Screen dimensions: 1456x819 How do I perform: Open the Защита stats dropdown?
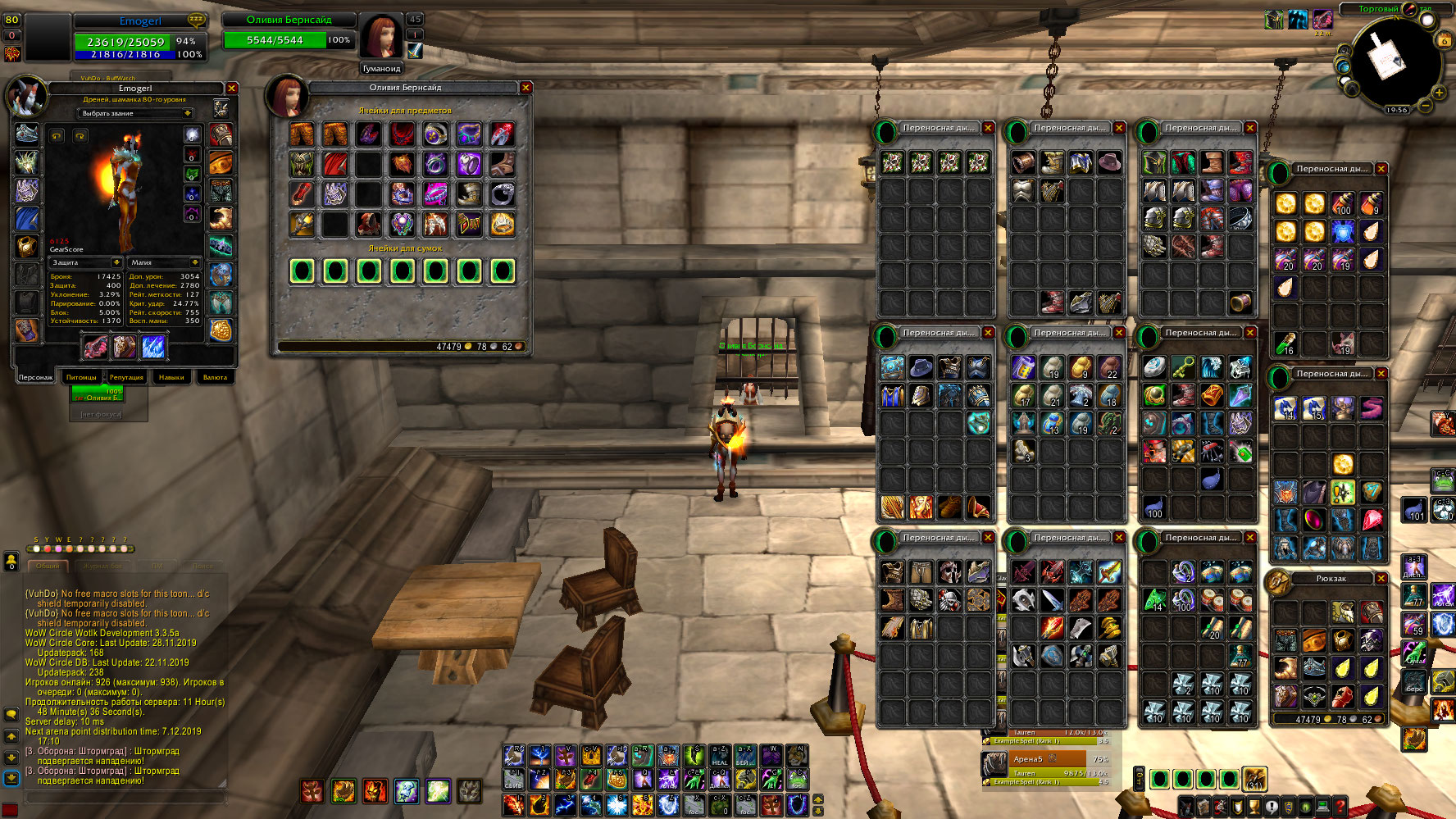[x=86, y=262]
